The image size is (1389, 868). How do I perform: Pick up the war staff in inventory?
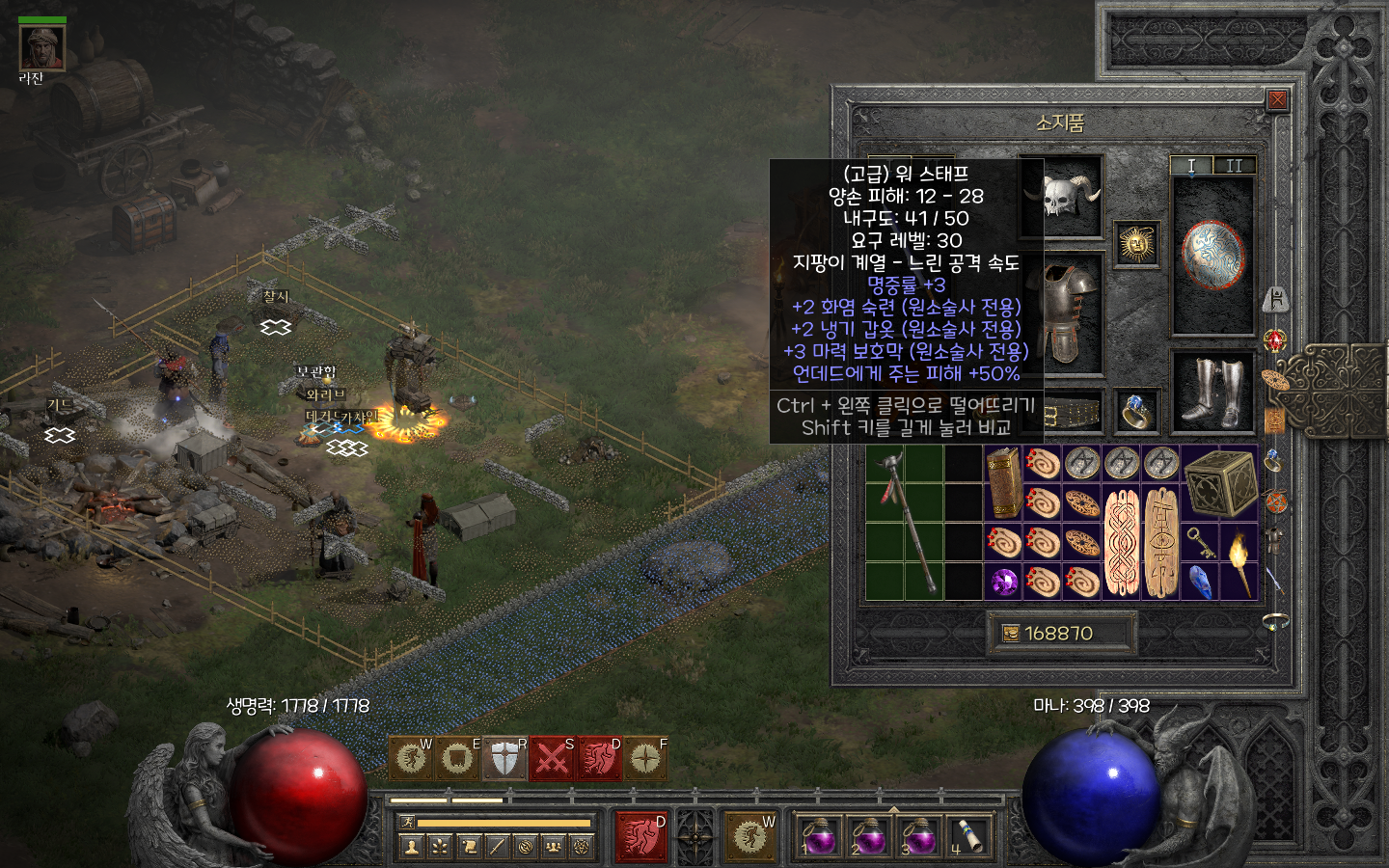[x=904, y=521]
